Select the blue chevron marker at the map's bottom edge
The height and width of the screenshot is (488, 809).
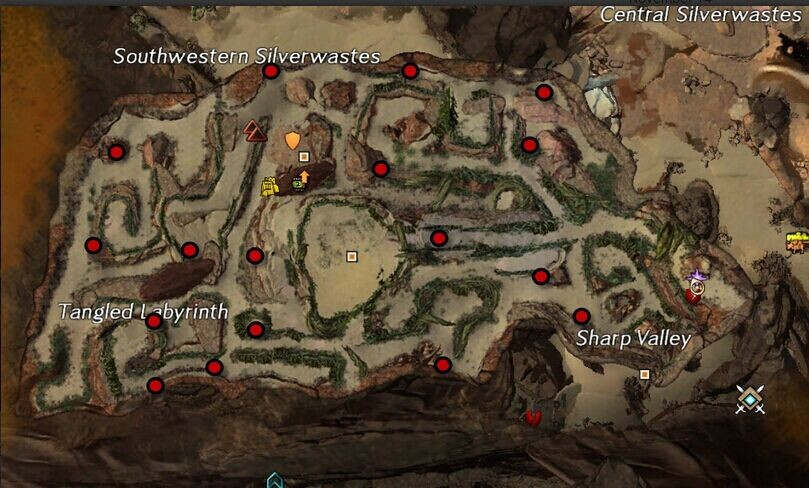pos(275,481)
